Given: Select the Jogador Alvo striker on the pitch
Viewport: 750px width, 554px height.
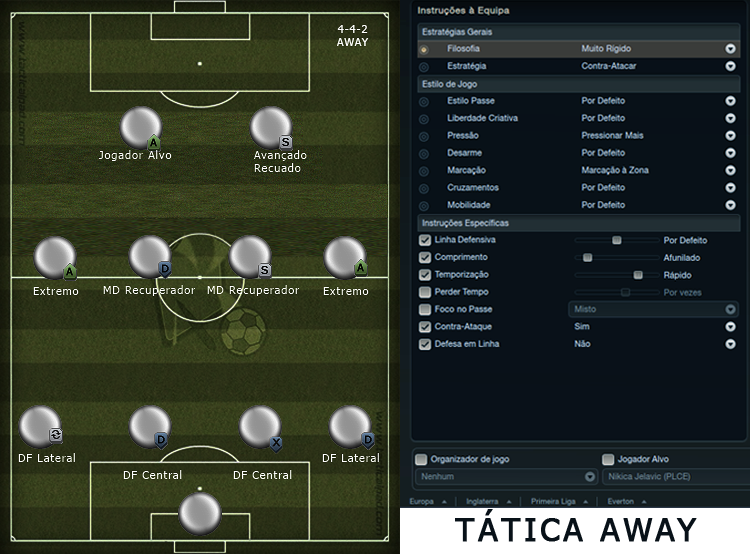Looking at the screenshot, I should (x=140, y=127).
